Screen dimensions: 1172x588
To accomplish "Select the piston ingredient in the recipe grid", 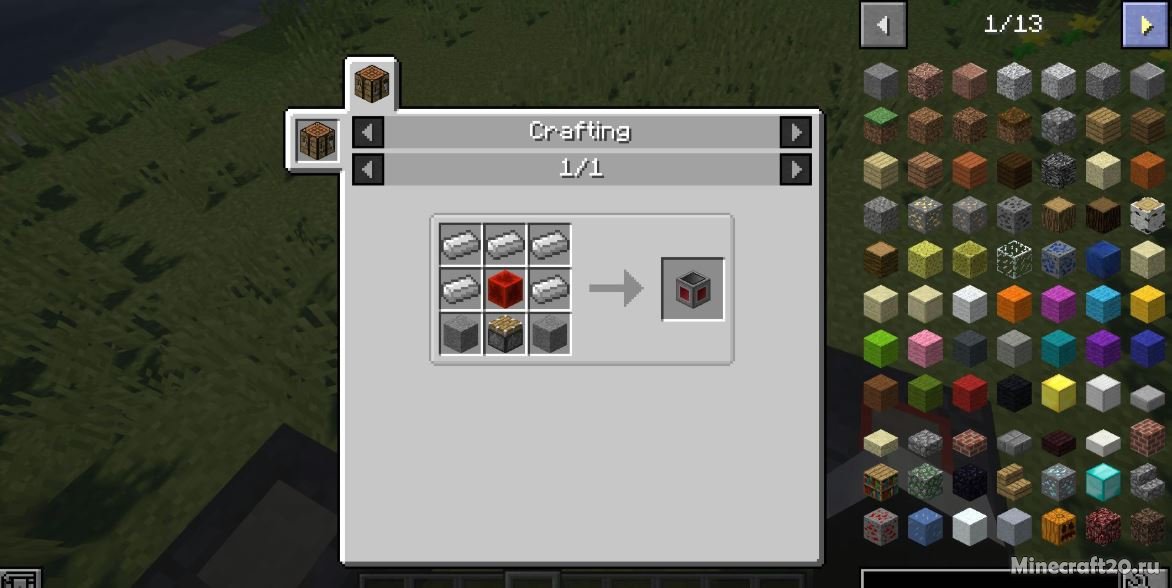I will click(x=506, y=334).
